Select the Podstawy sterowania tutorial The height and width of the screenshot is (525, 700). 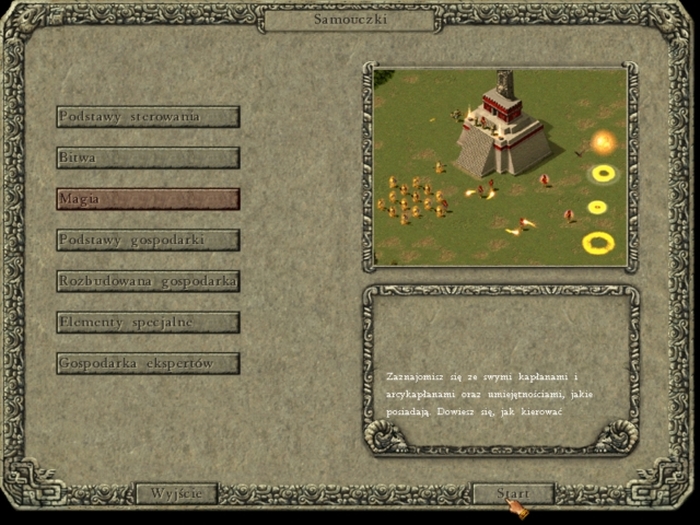(148, 117)
